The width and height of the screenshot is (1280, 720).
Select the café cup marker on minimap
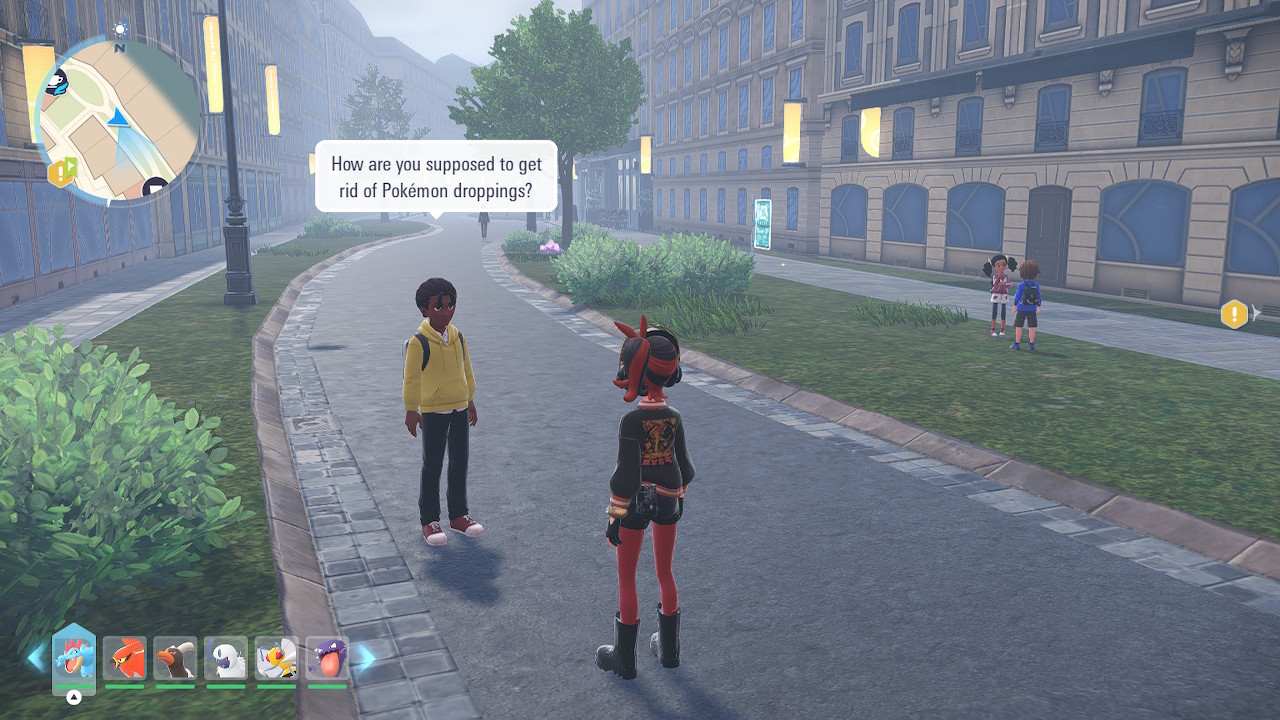pyautogui.click(x=57, y=82)
